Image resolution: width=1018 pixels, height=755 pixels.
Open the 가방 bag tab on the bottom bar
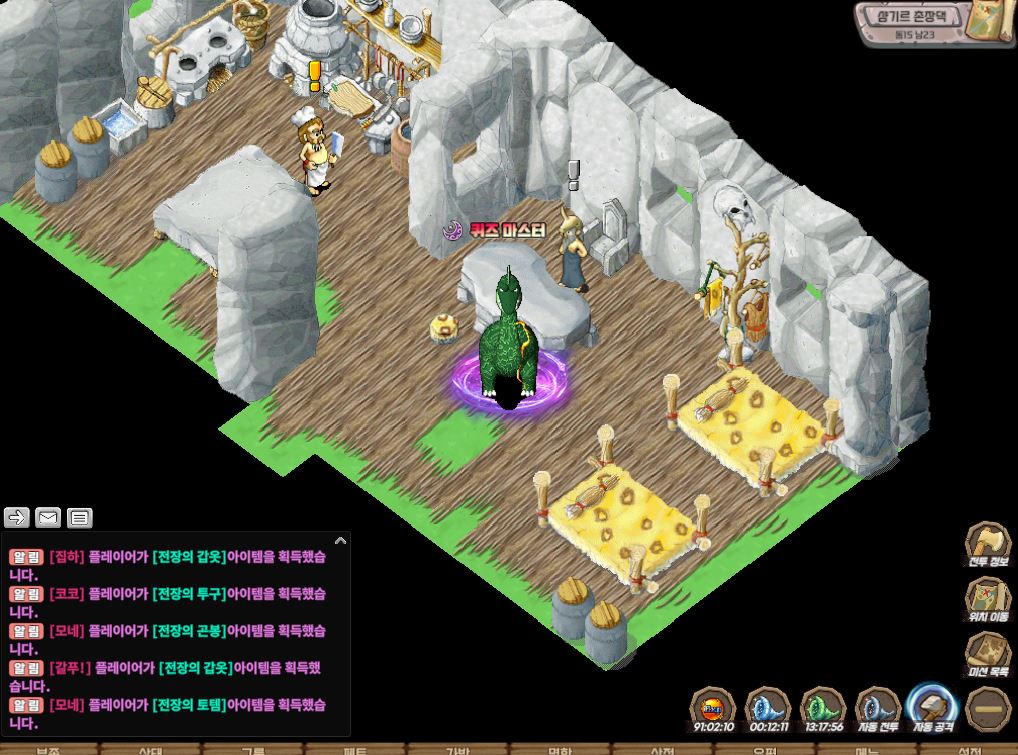(457, 749)
